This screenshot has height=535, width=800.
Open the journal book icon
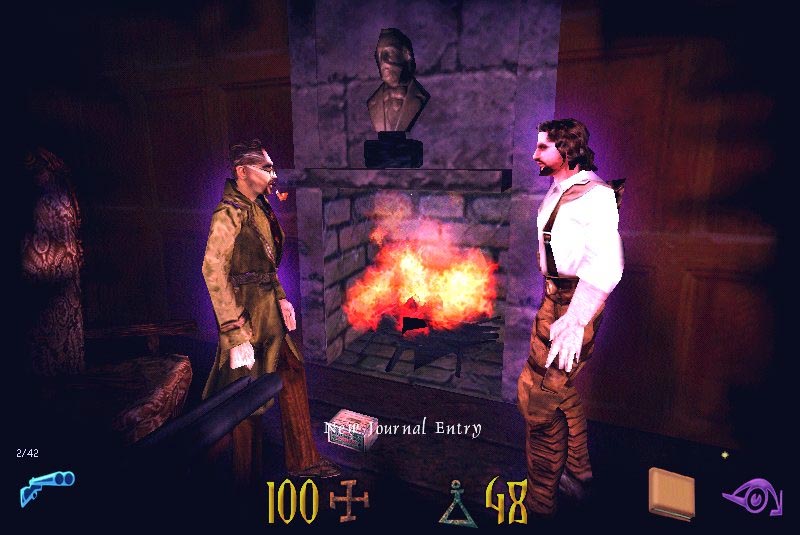coord(670,493)
